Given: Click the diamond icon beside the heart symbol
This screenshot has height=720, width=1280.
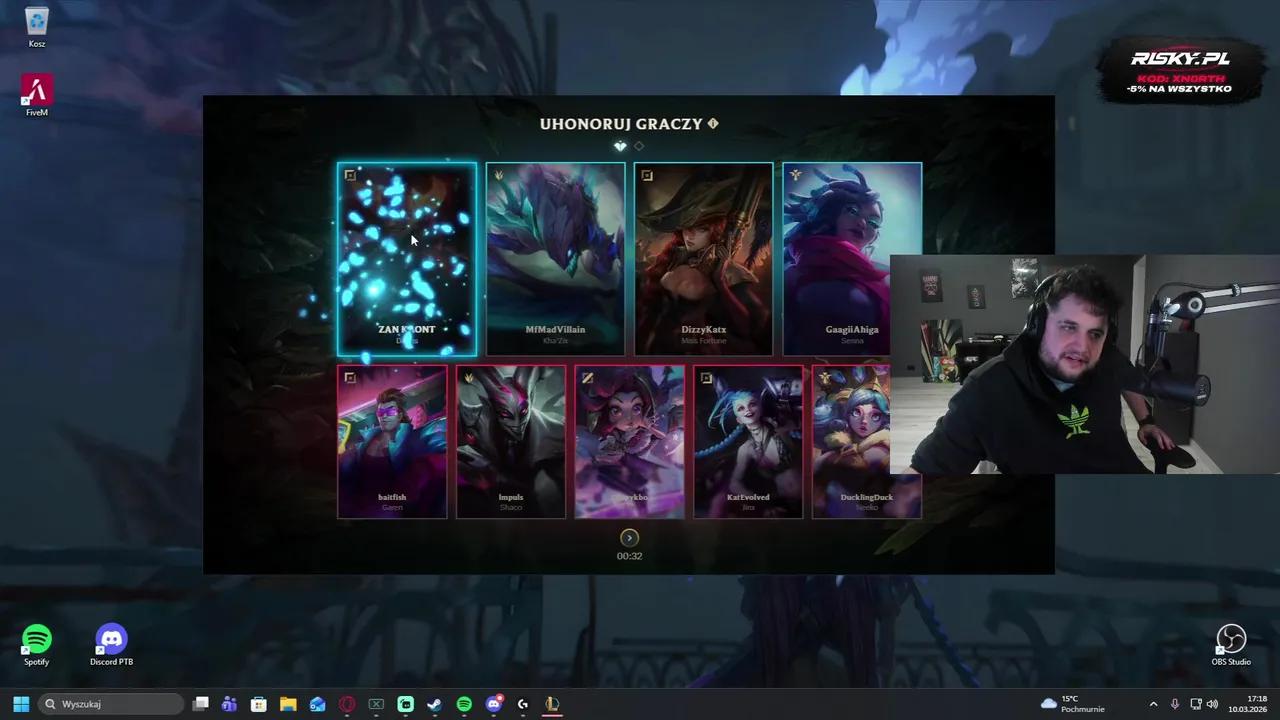Looking at the screenshot, I should click(x=638, y=146).
